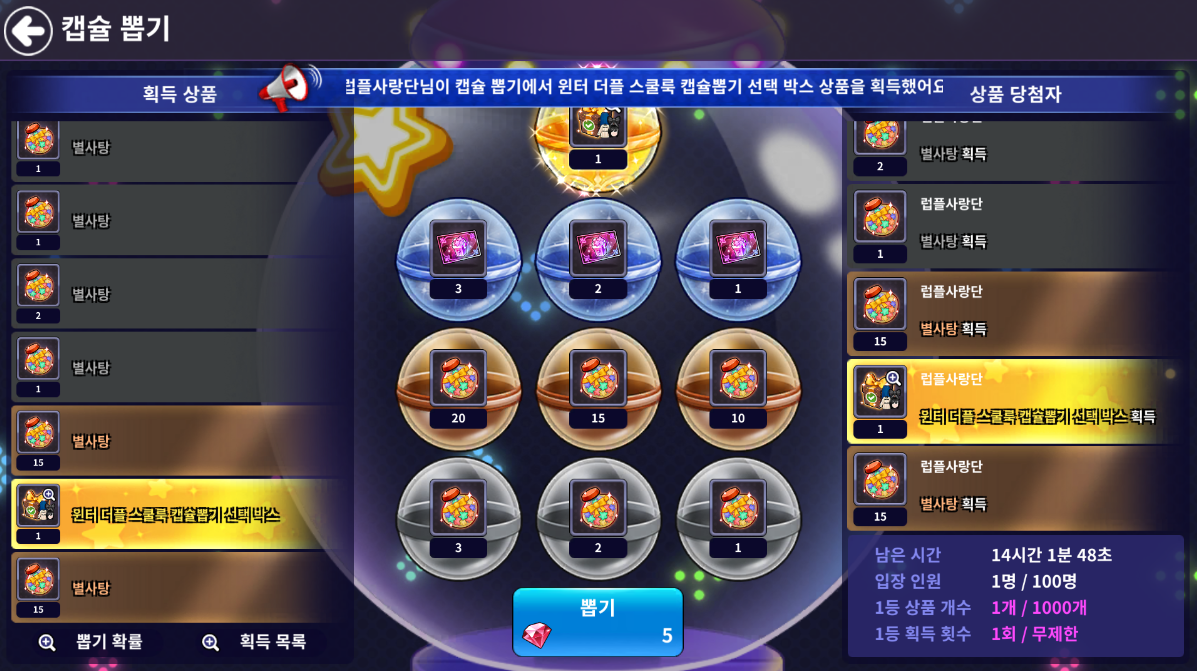Viewport: 1197px width, 671px height.
Task: Pick the blue capsule with 1 ticket
Action: 738,259
